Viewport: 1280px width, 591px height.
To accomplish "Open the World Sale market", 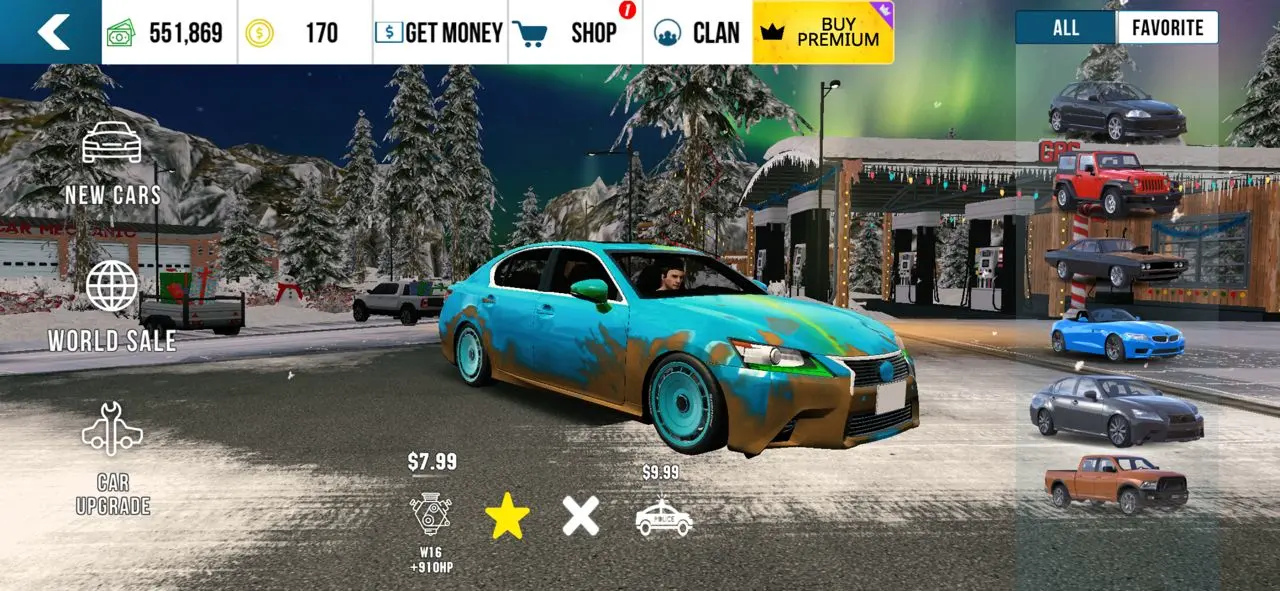I will click(112, 306).
